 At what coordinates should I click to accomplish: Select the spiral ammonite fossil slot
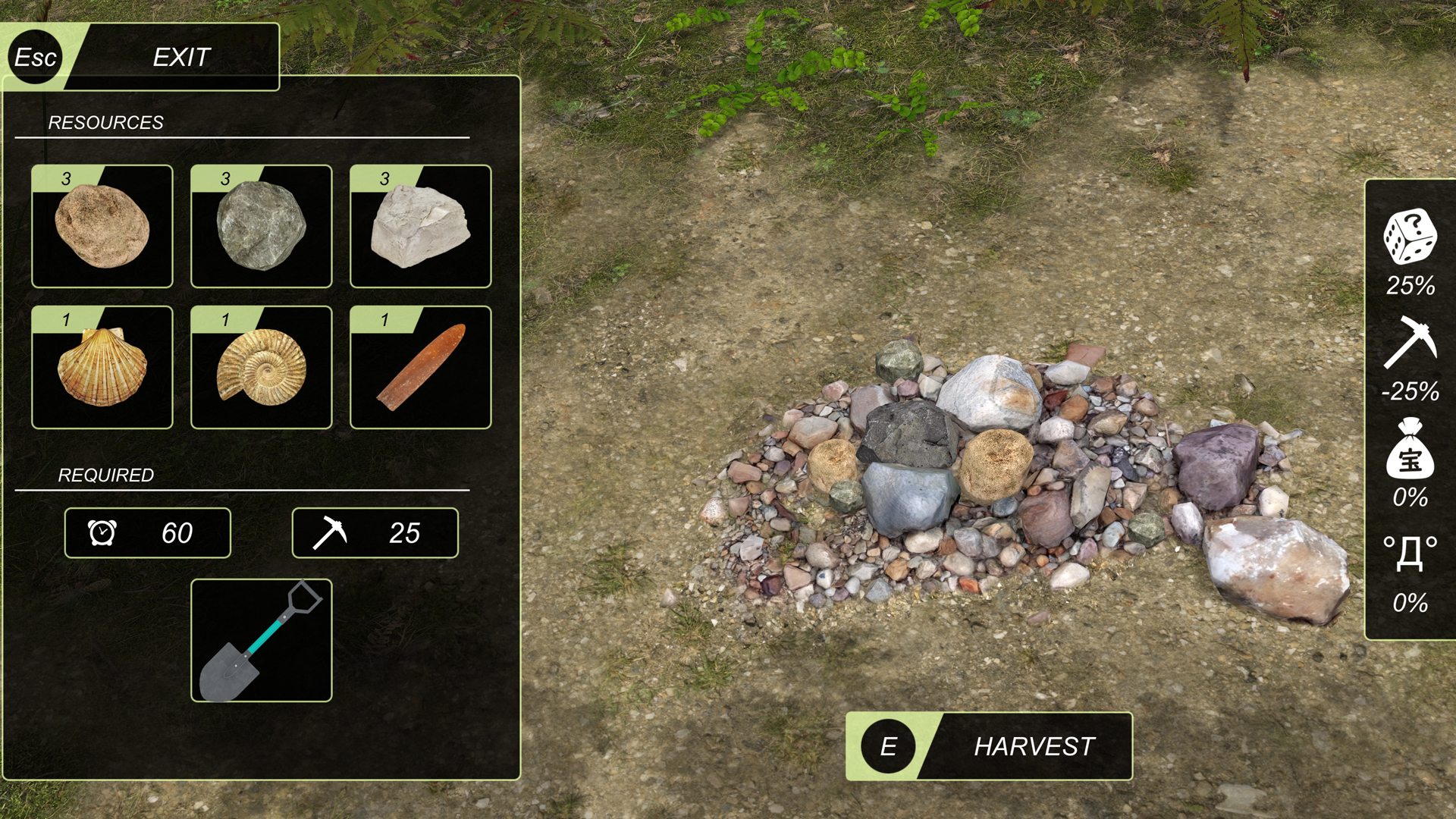(x=262, y=367)
